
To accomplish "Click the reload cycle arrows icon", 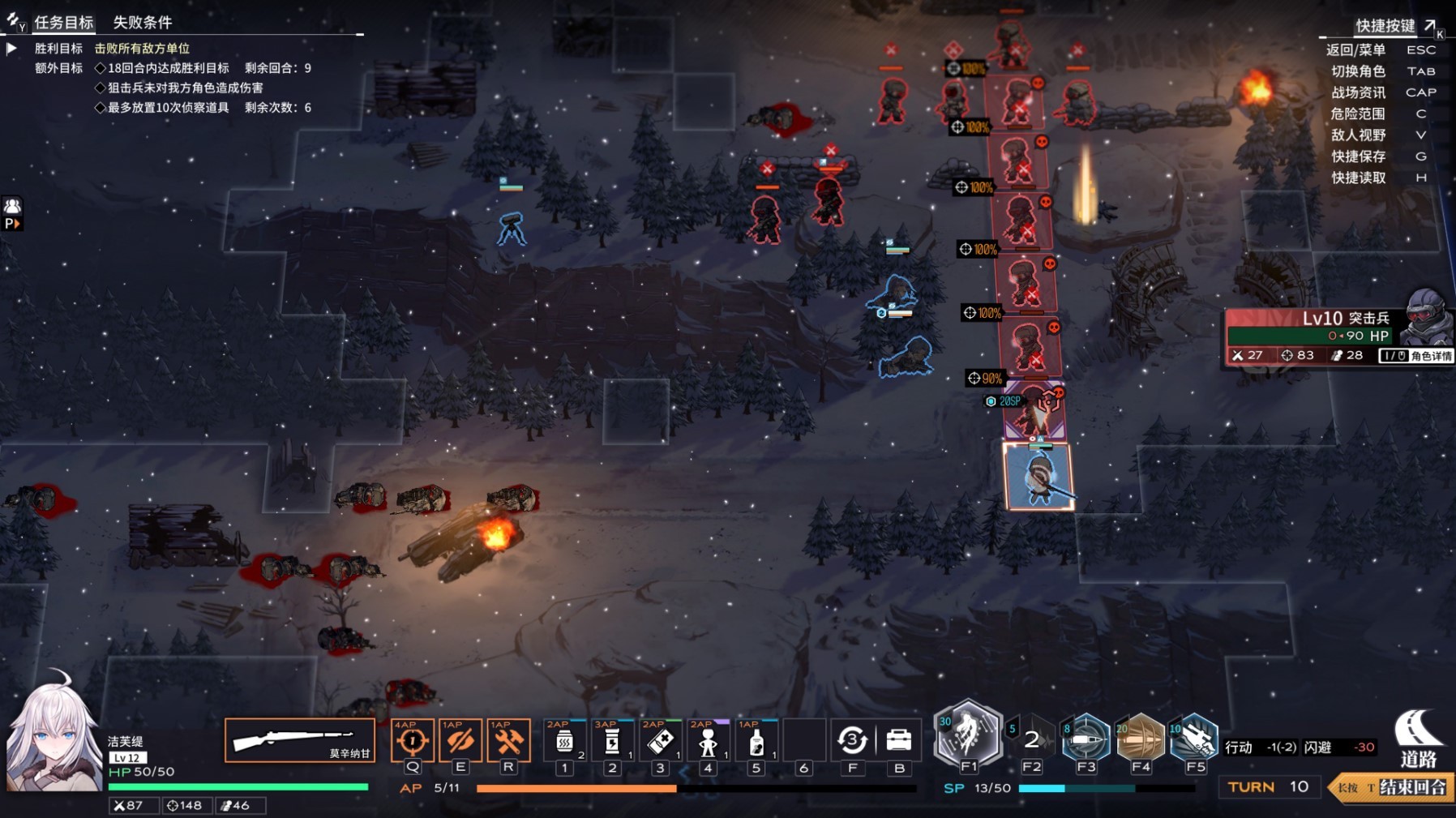I will 852,740.
